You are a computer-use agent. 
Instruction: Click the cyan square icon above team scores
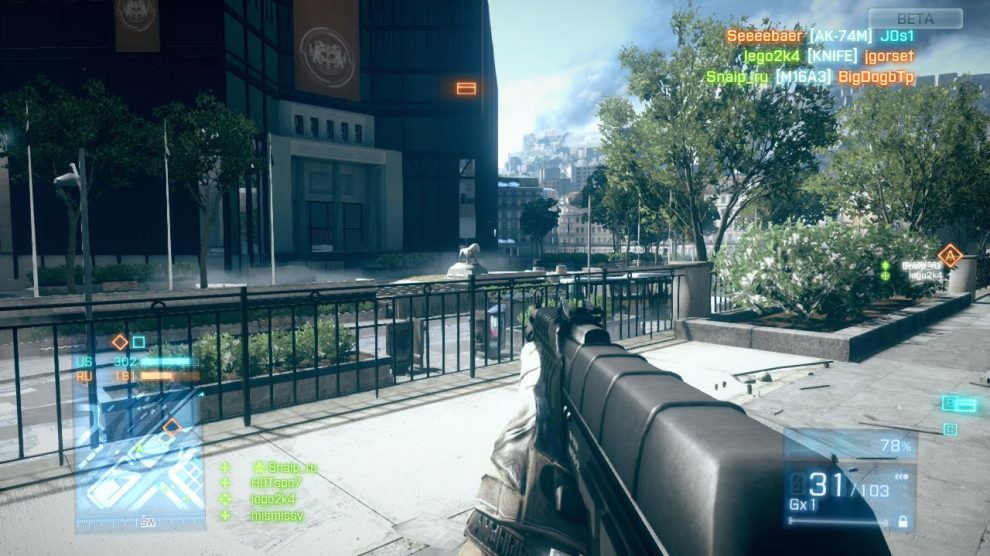click(x=139, y=342)
